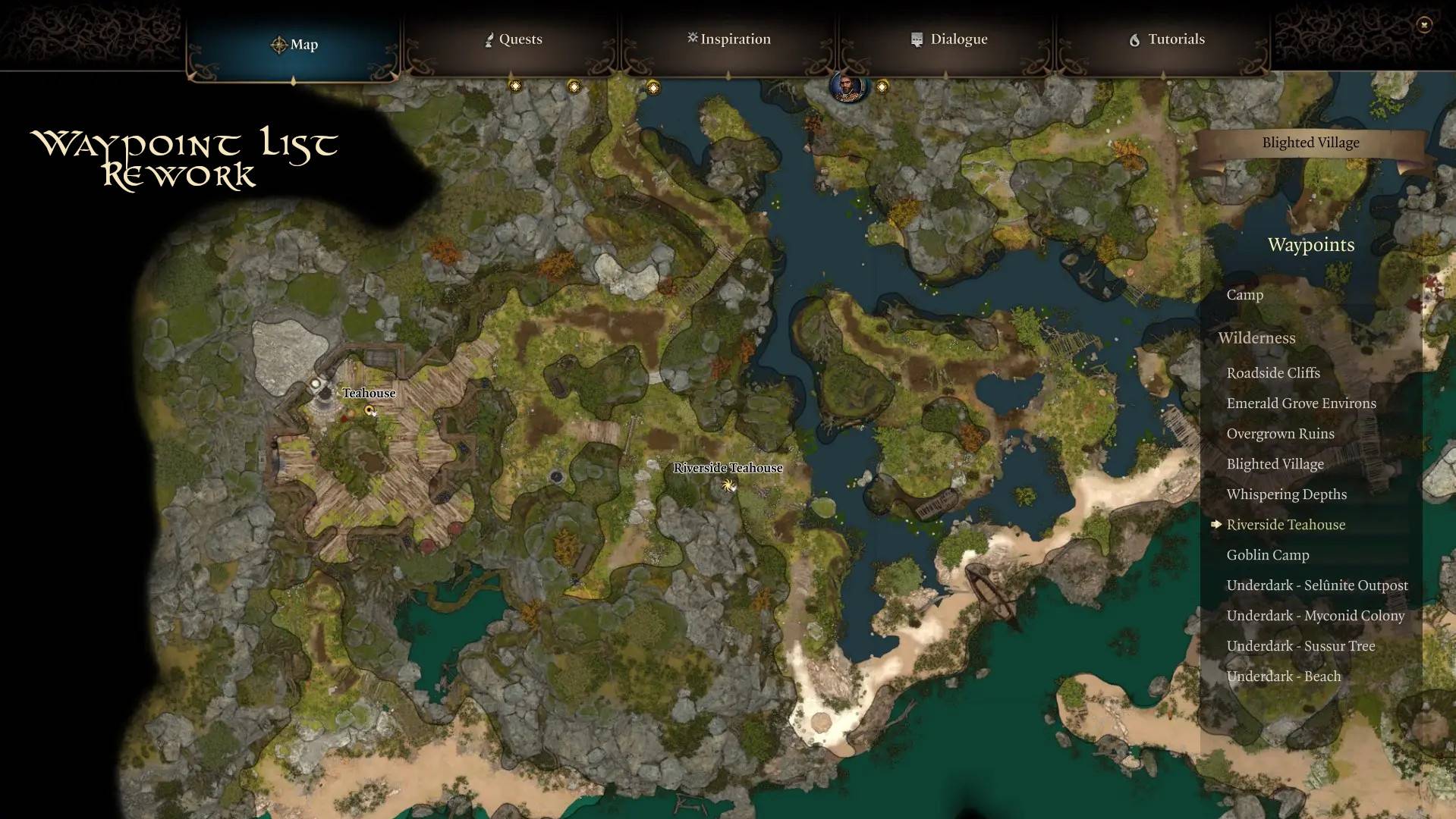The height and width of the screenshot is (819, 1456).
Task: Click the Riverside Teahouse spider waypoint icon on map
Action: pyautogui.click(x=728, y=486)
